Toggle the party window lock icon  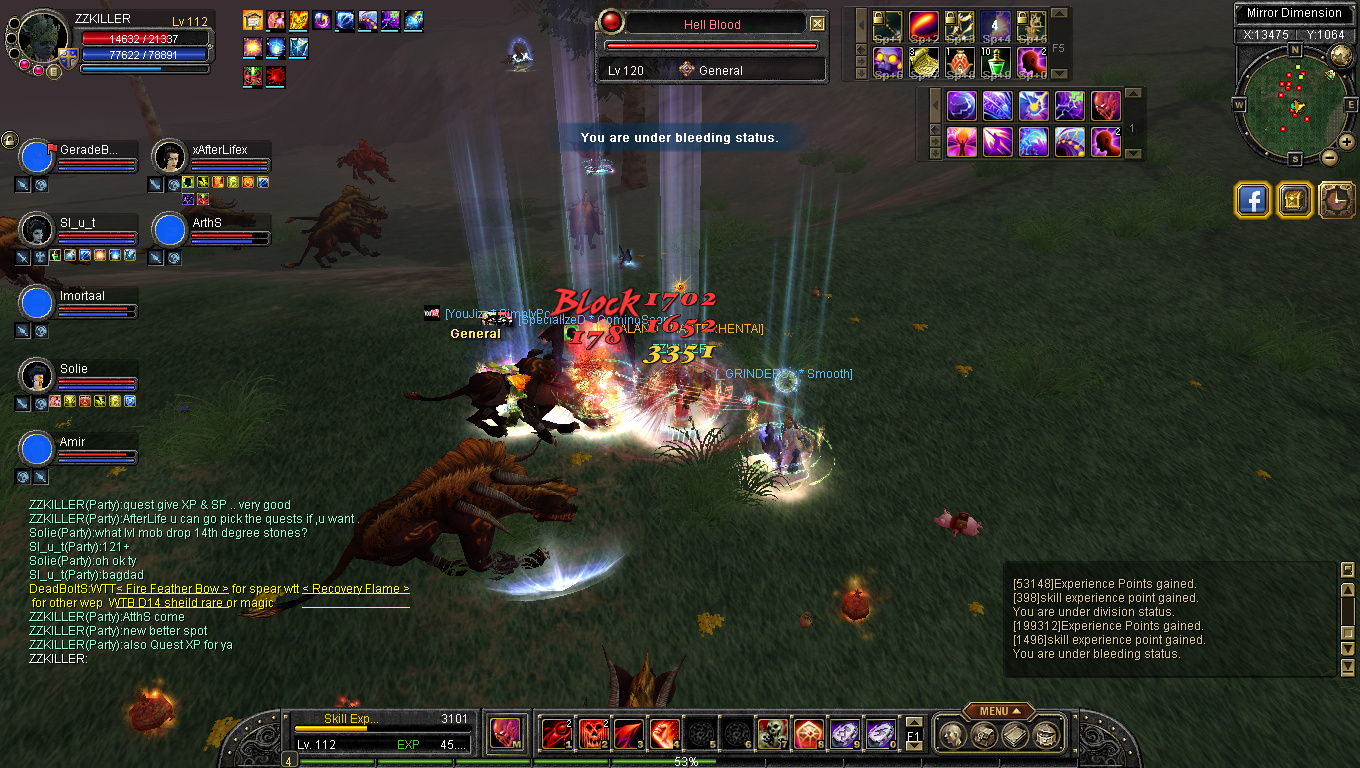pyautogui.click(x=9, y=140)
